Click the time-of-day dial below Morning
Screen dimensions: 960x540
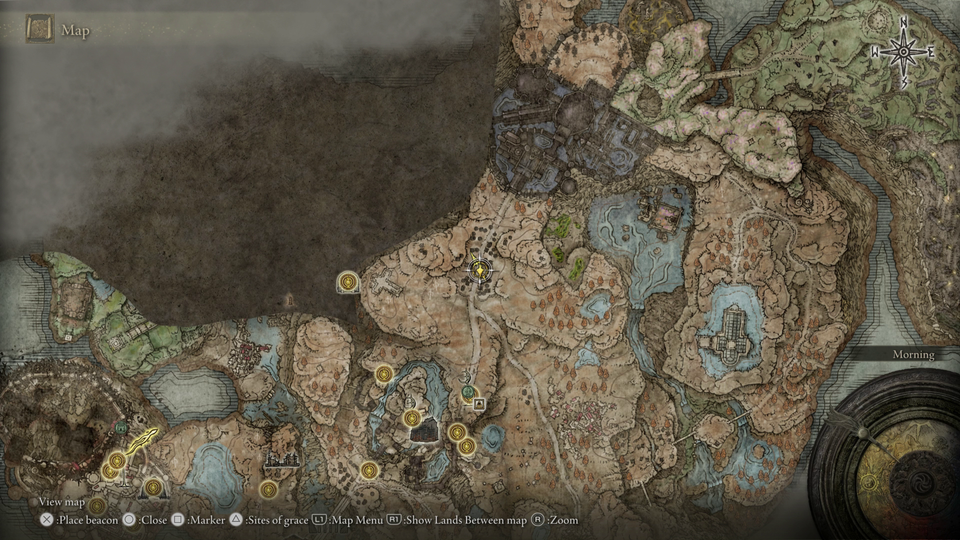pyautogui.click(x=885, y=455)
